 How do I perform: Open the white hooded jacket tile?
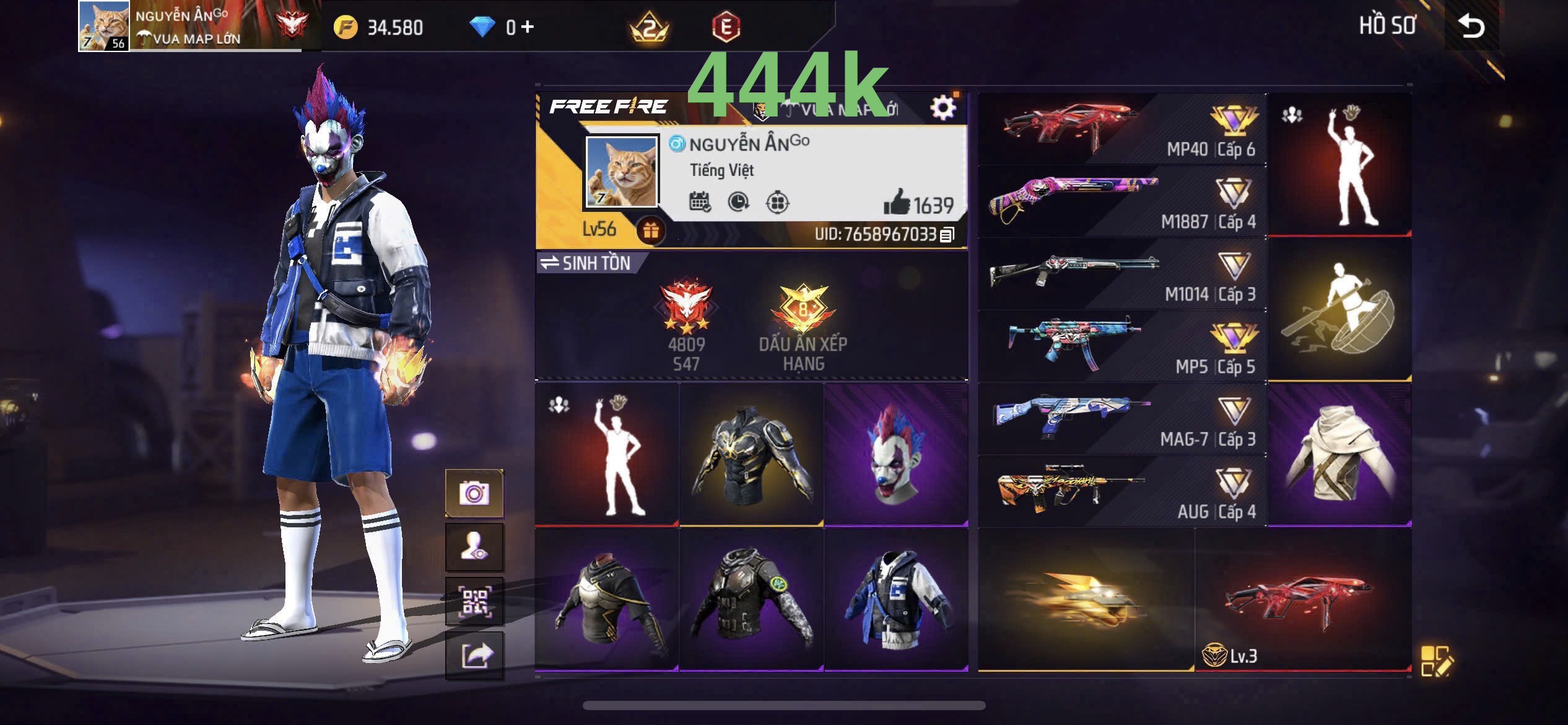1339,454
